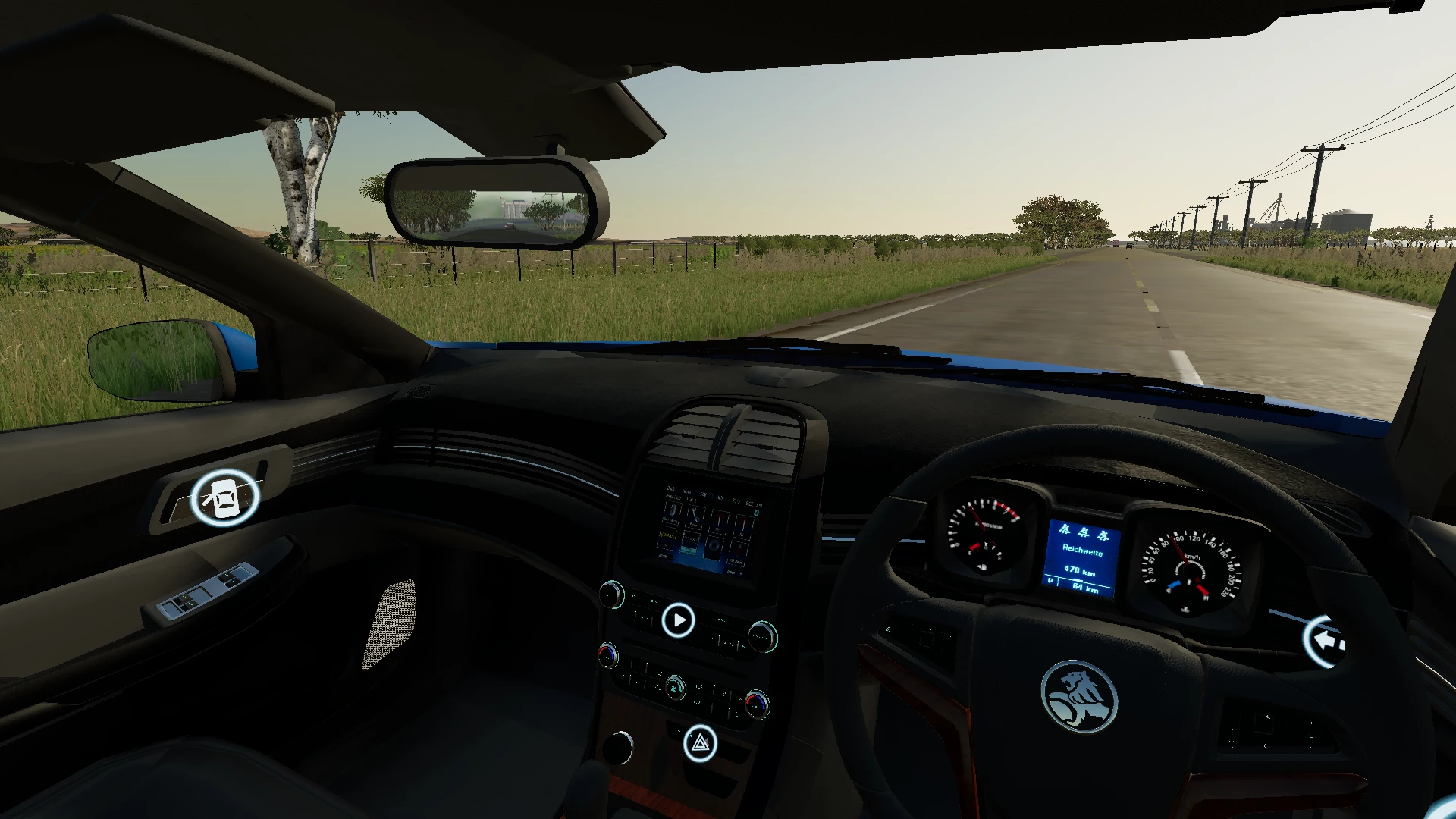Image resolution: width=1456 pixels, height=819 pixels.
Task: Activate the radio play button
Action: coord(678,620)
